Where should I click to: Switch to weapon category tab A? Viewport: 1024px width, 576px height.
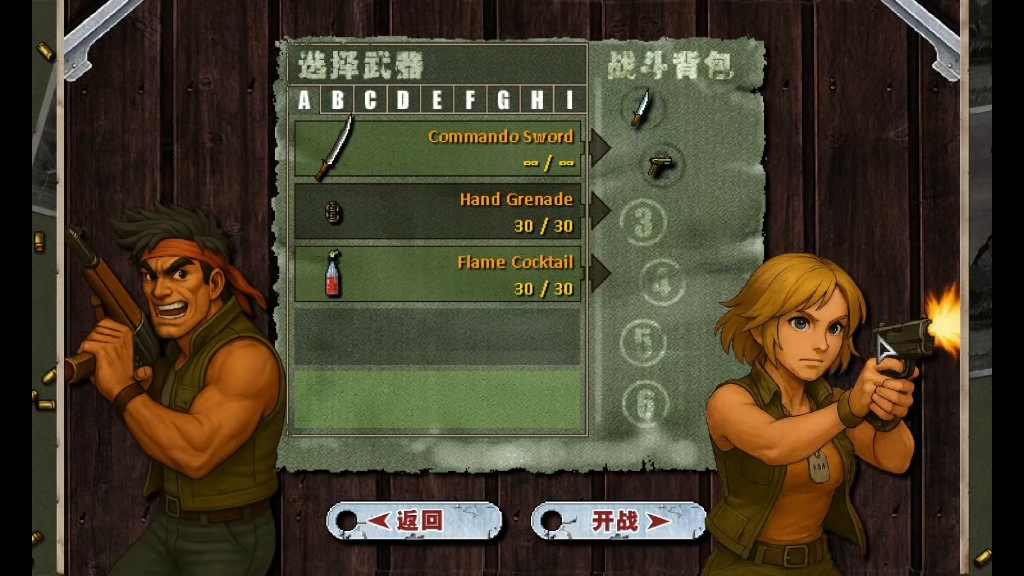[305, 100]
